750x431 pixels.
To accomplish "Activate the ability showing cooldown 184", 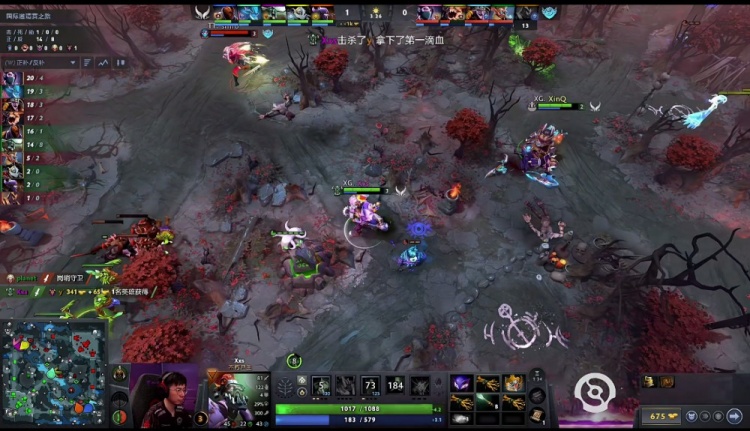I will [396, 385].
